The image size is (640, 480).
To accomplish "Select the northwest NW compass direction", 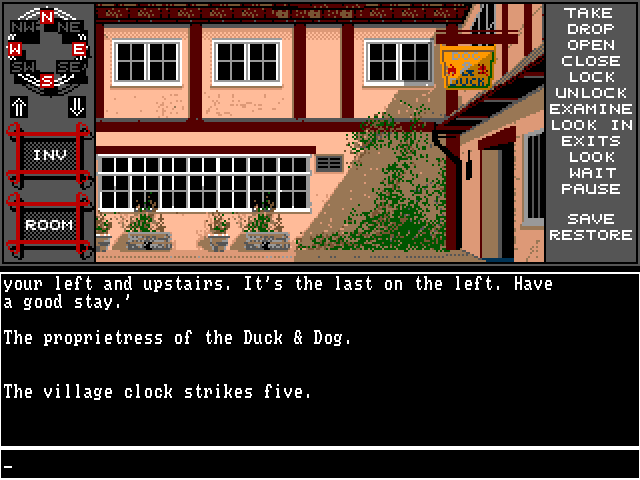I will 21,26.
